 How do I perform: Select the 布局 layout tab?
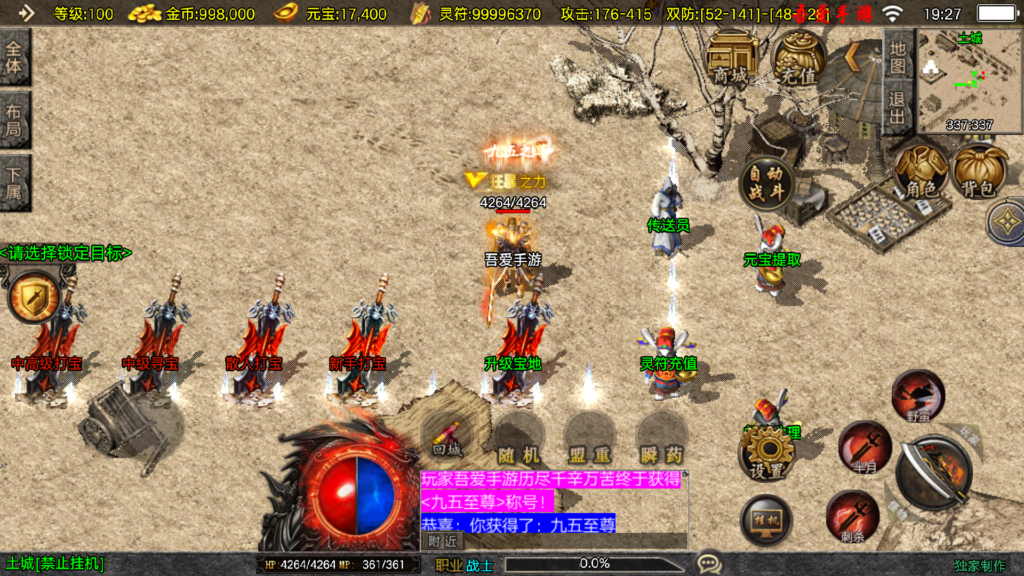pos(15,120)
